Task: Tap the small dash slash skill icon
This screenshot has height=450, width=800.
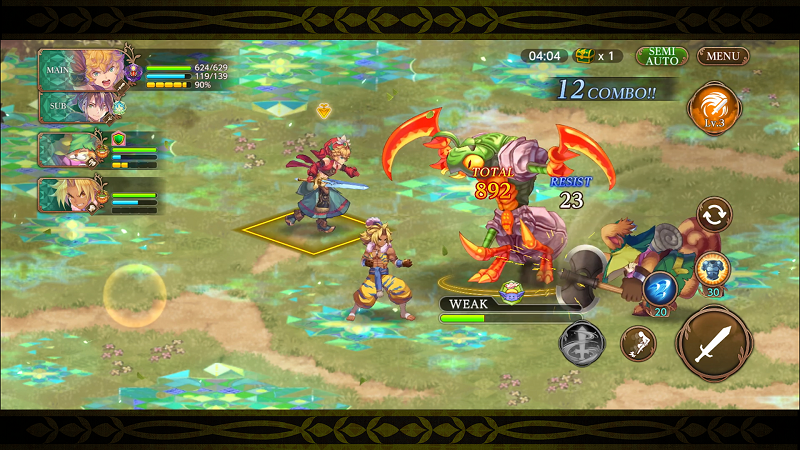Action: pyautogui.click(x=638, y=344)
